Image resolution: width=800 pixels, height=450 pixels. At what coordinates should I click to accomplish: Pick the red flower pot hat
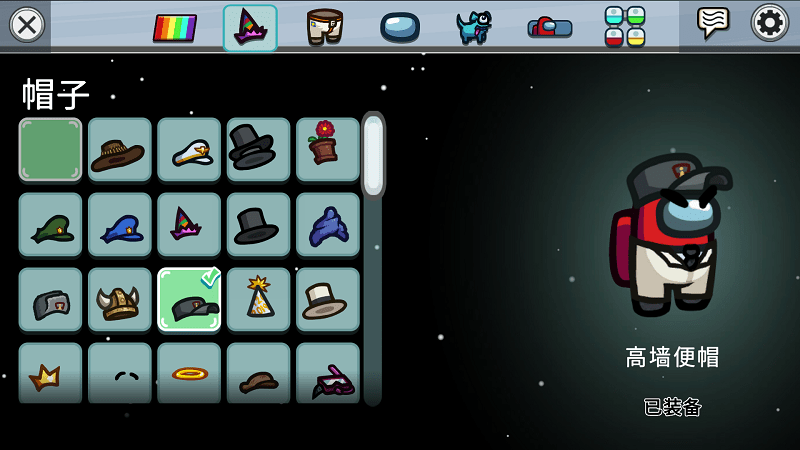pos(327,150)
